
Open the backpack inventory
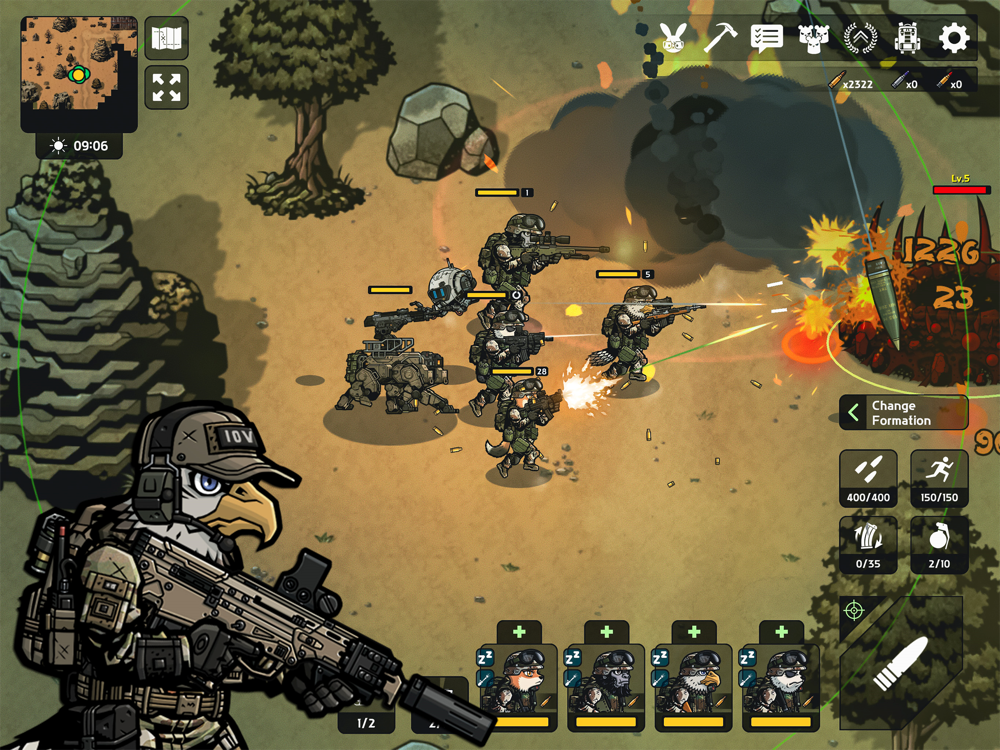(x=907, y=38)
